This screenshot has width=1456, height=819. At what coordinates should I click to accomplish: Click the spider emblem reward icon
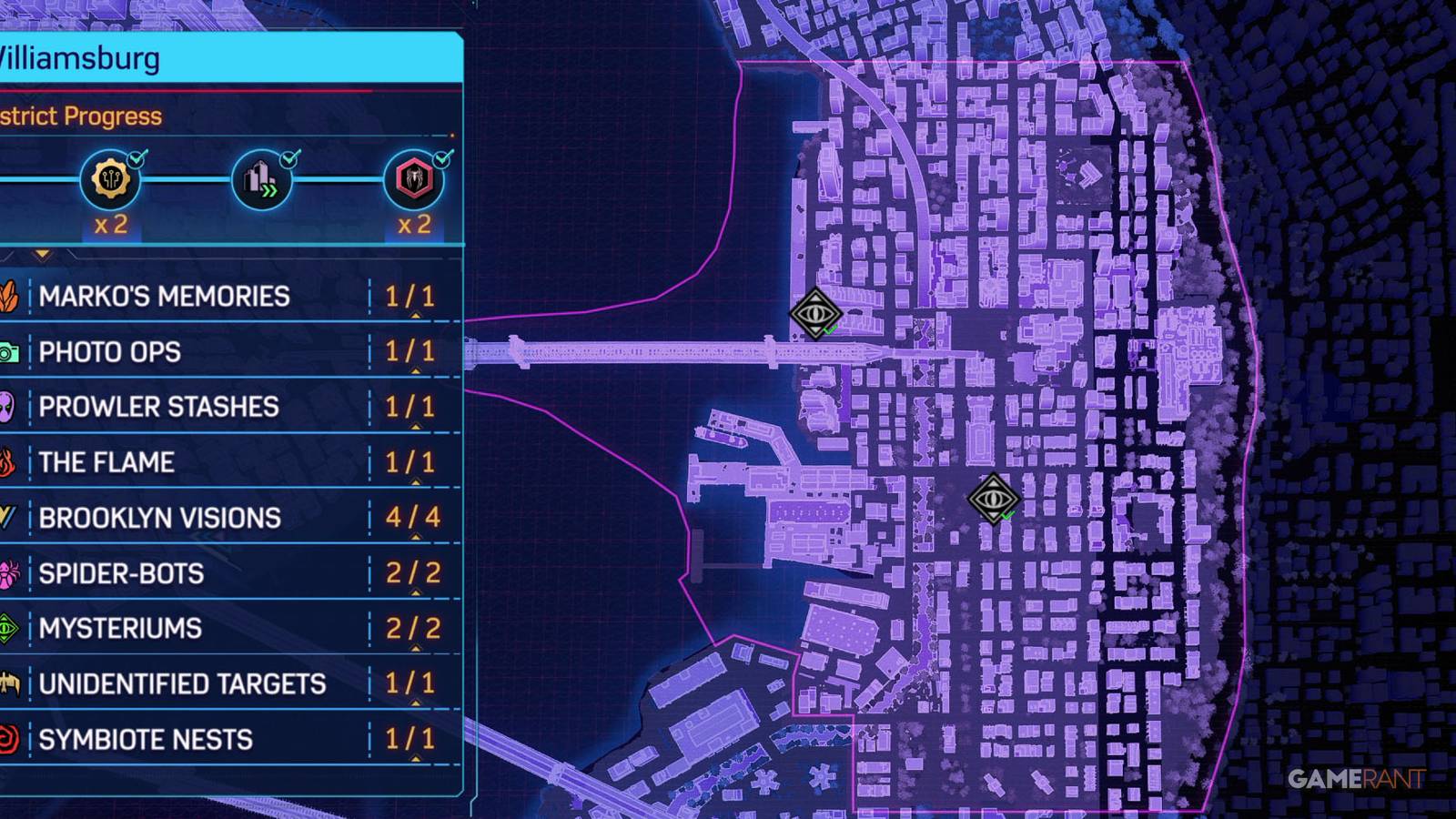414,179
